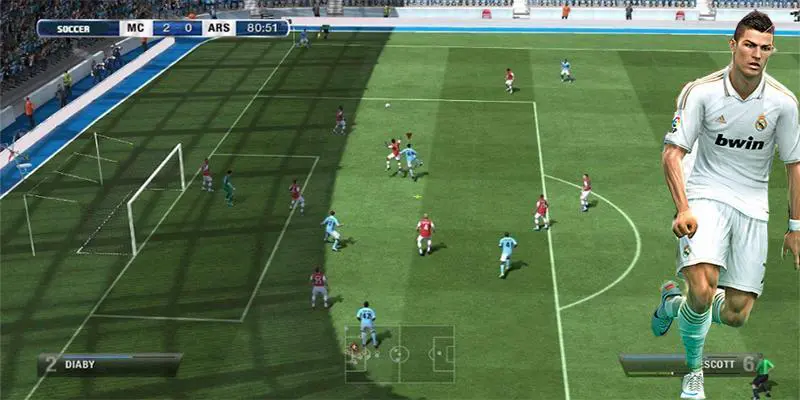This screenshot has width=800, height=400.
Task: Select the Diaby player name panel
Action: 110,365
